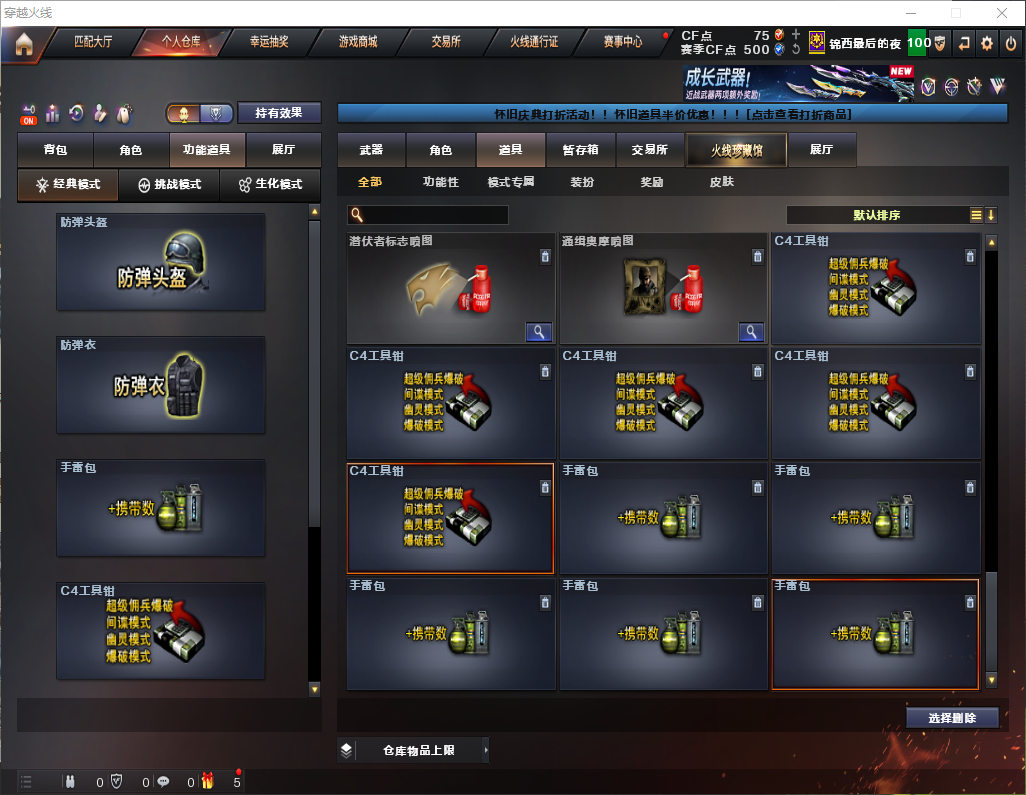The height and width of the screenshot is (795, 1026).
Task: Open the 赛事中心 tournament center
Action: [x=622, y=42]
